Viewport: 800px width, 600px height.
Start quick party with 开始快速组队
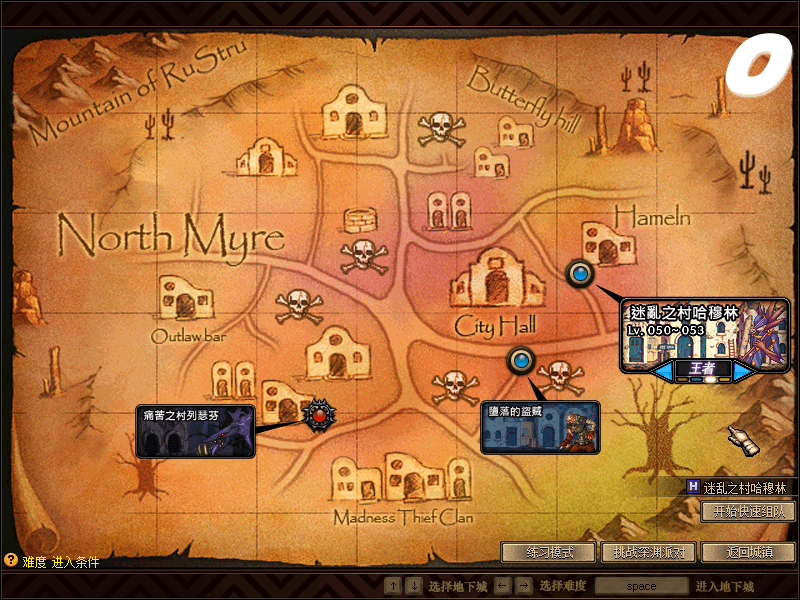pos(748,512)
